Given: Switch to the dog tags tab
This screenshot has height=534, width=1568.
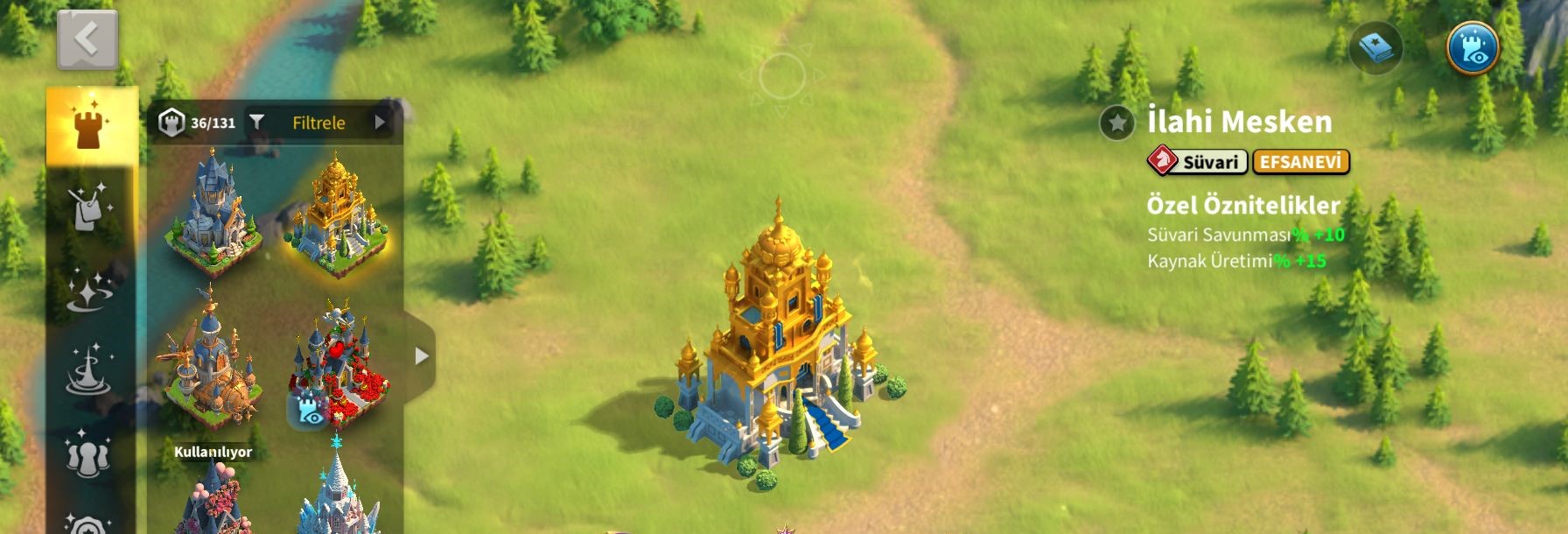Looking at the screenshot, I should [90, 207].
